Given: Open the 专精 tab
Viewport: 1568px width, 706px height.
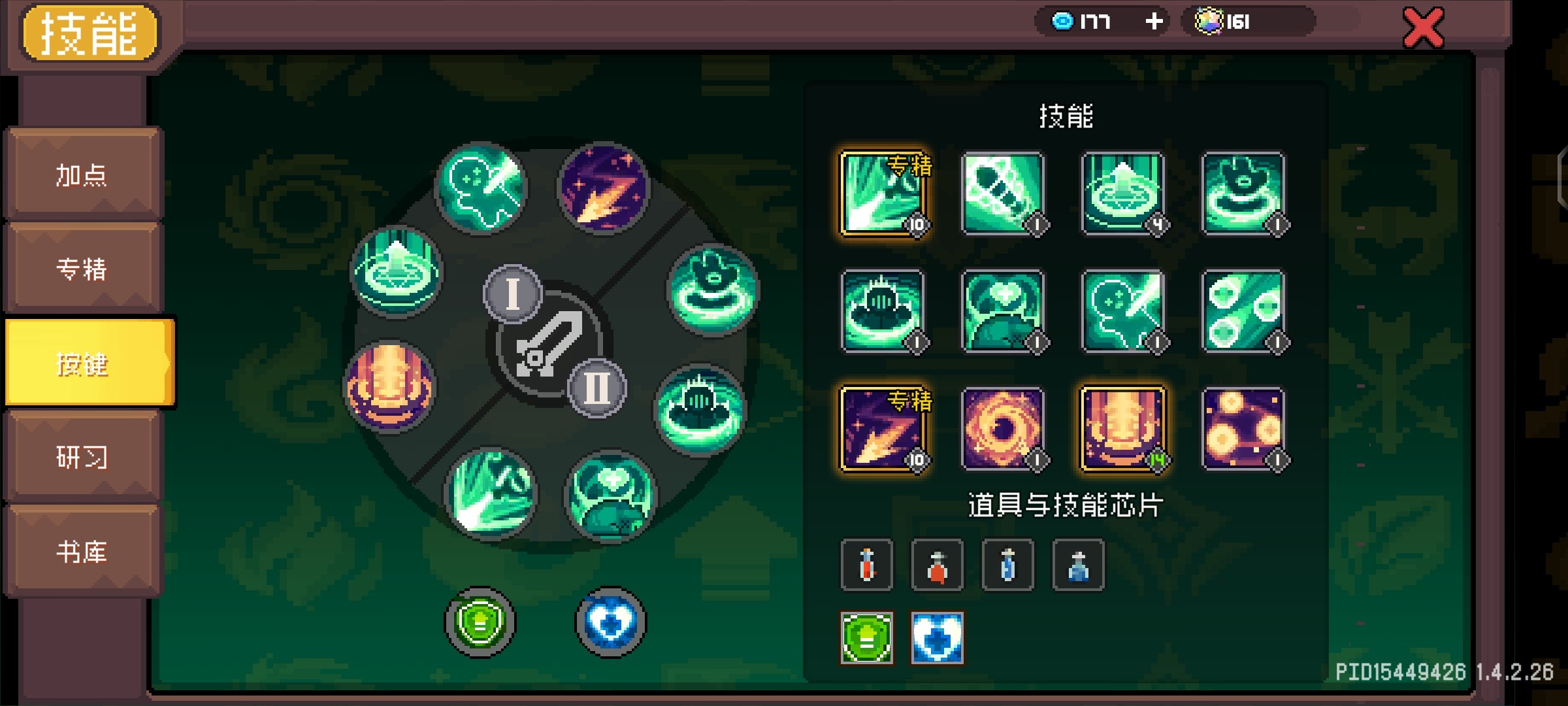Looking at the screenshot, I should (x=82, y=269).
